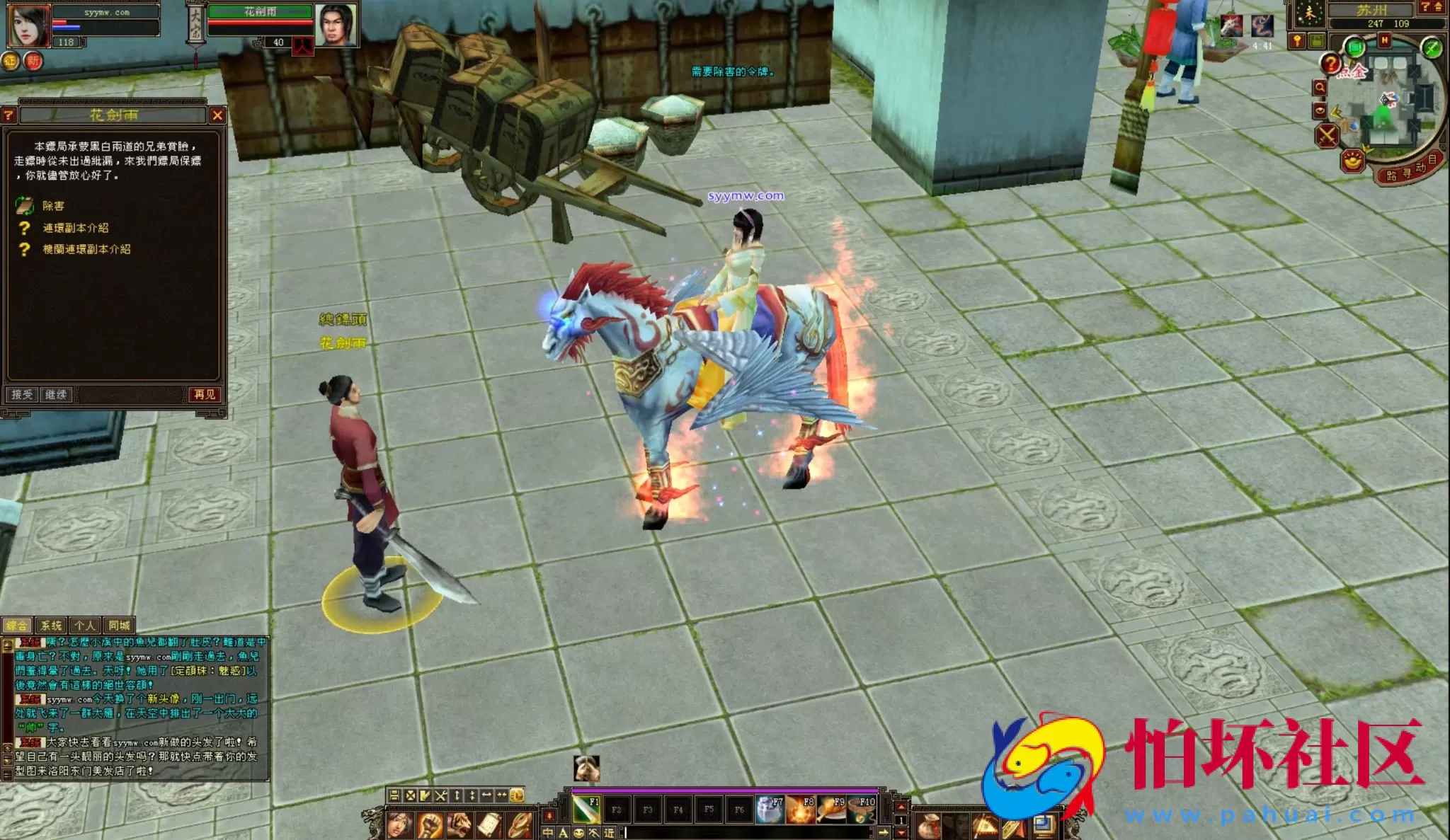Click the player portrait in the corner
The height and width of the screenshot is (840, 1450).
coord(28,25)
